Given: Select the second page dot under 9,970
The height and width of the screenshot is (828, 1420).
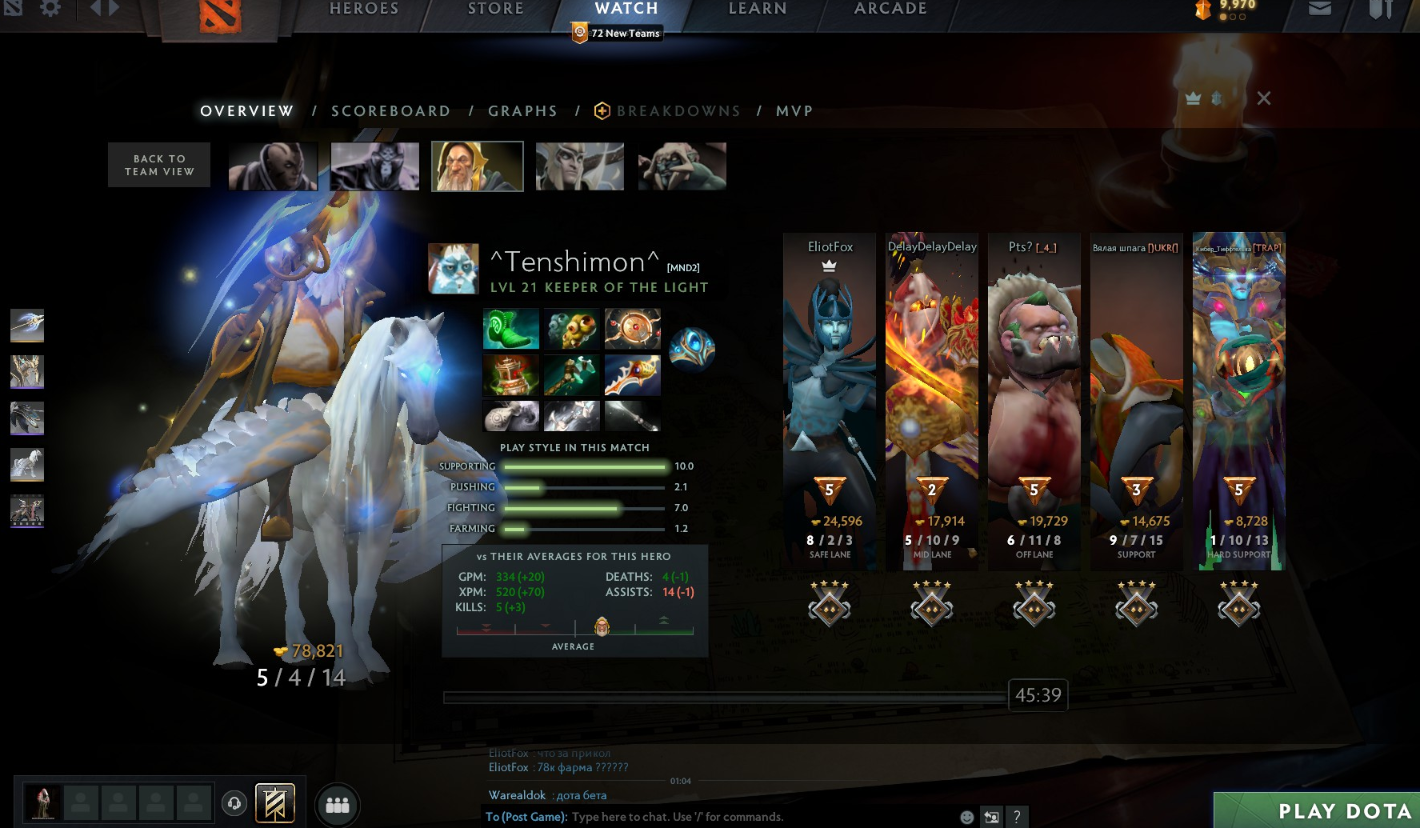Looking at the screenshot, I should pyautogui.click(x=1234, y=17).
